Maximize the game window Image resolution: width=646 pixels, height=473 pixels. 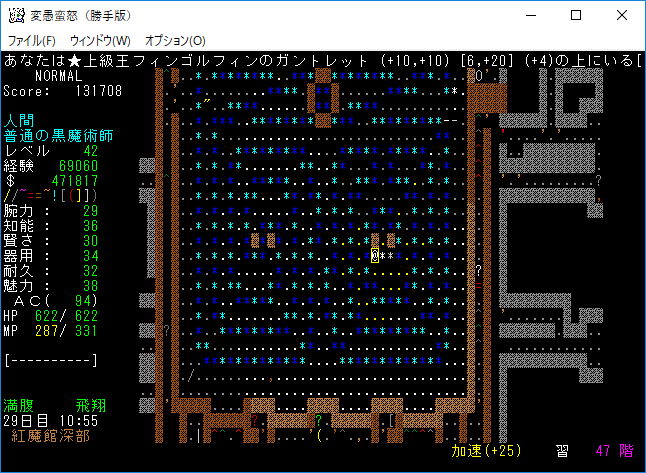coord(576,16)
